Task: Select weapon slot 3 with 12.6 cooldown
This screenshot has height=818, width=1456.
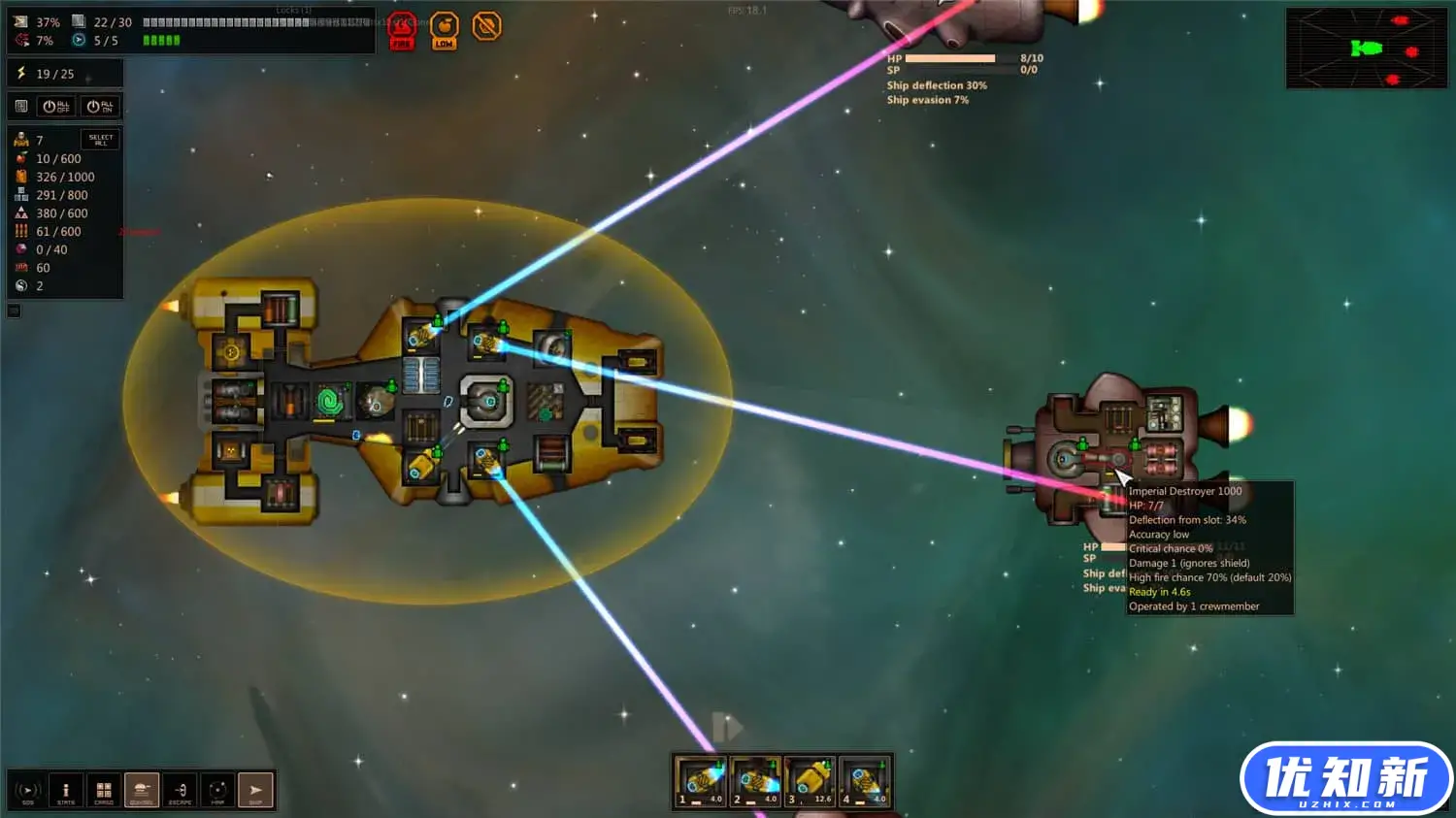Action: click(810, 782)
